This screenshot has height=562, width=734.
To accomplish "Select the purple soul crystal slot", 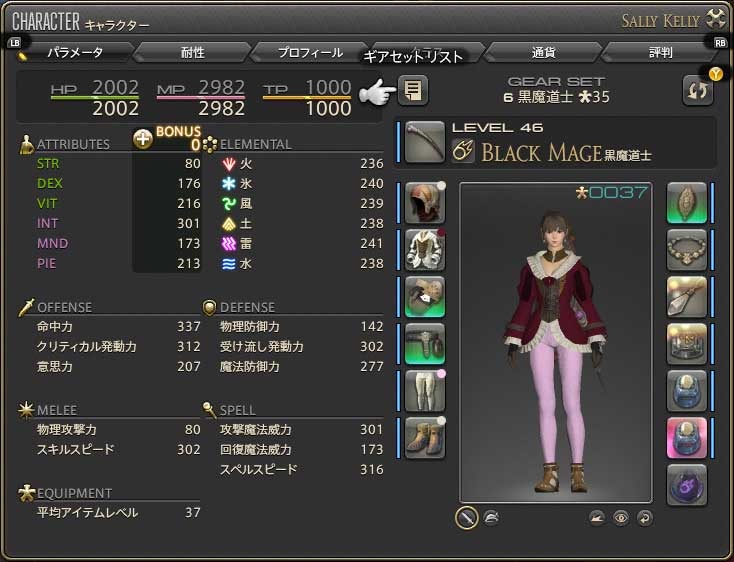I will pyautogui.click(x=687, y=484).
